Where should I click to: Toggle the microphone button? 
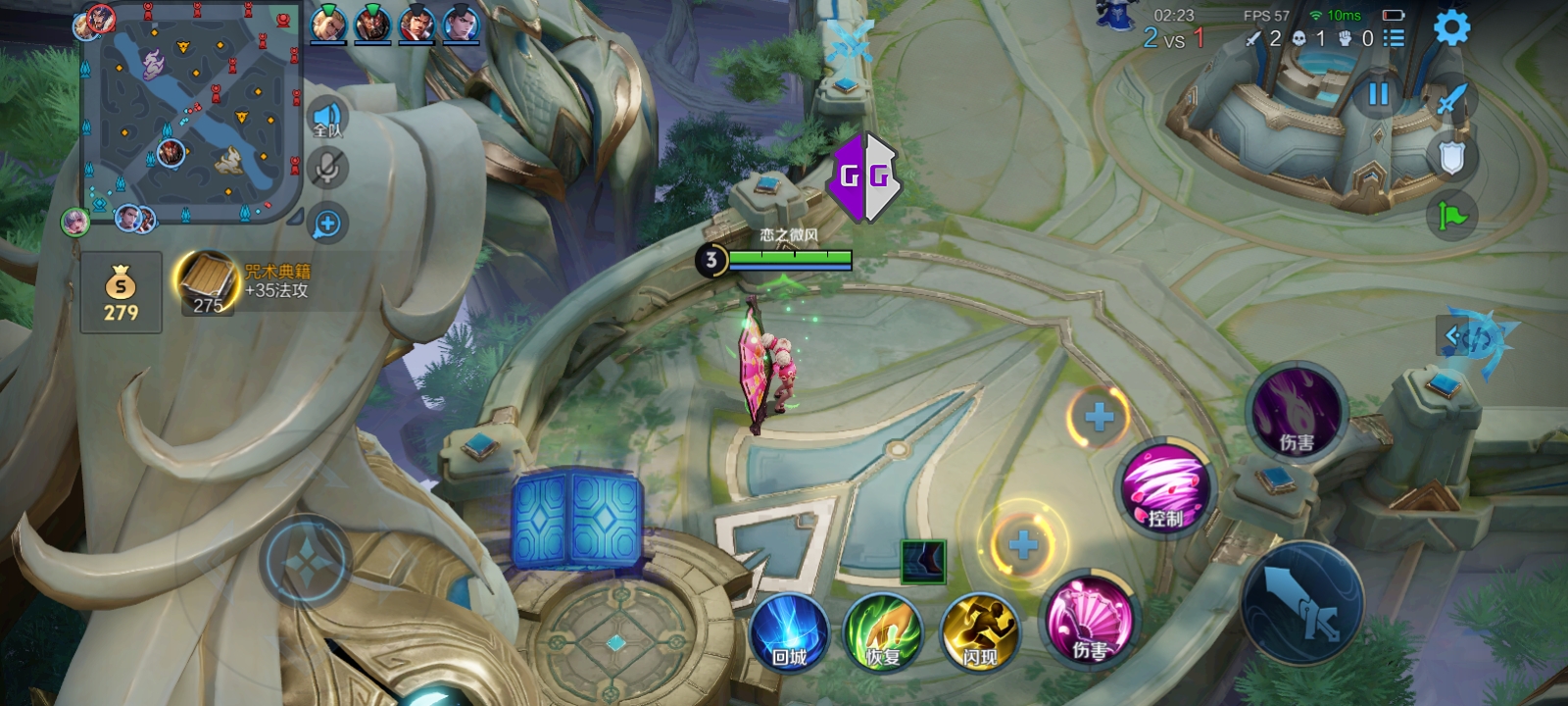[327, 169]
